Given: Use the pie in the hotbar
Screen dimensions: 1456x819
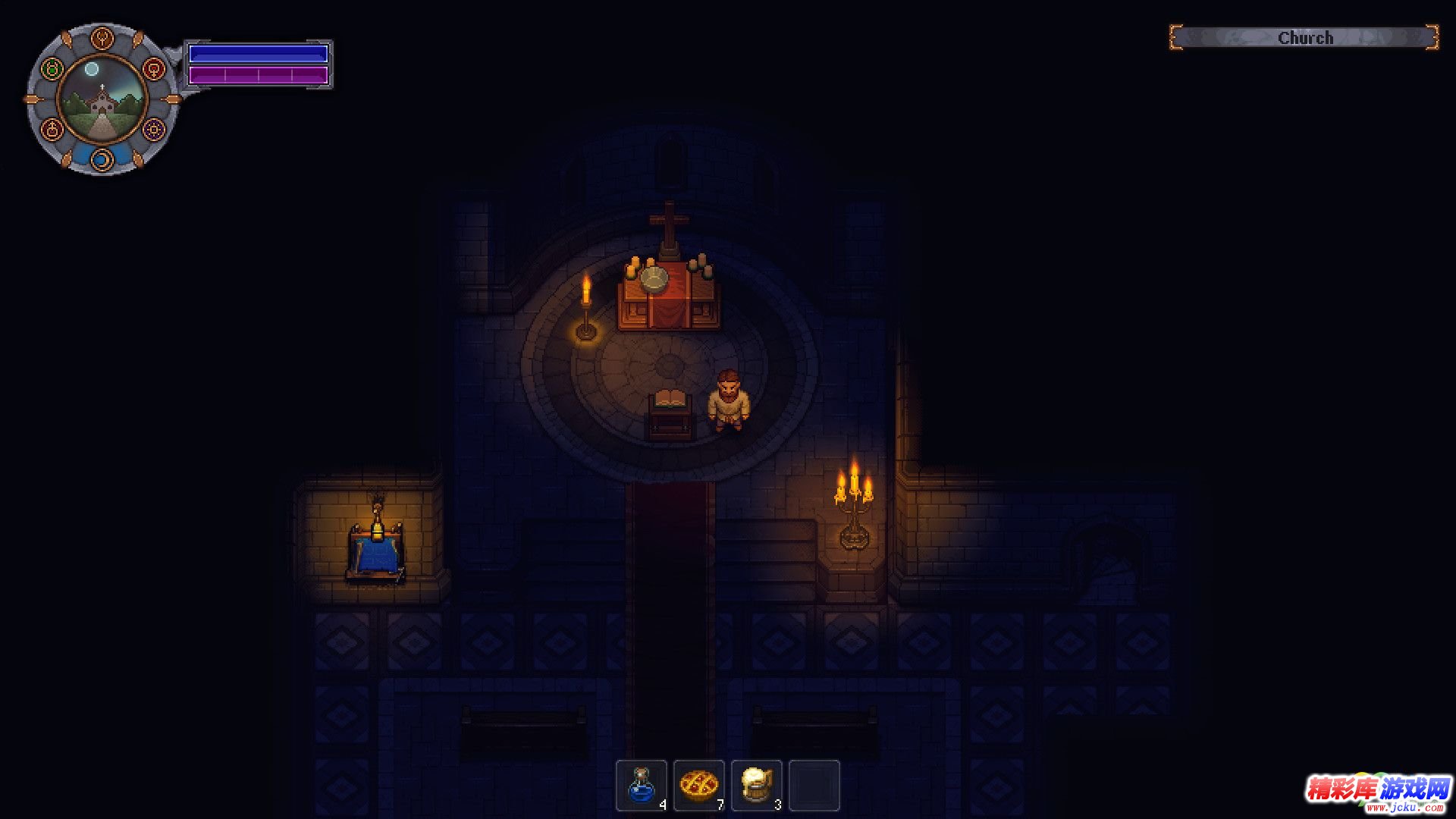Looking at the screenshot, I should (699, 786).
